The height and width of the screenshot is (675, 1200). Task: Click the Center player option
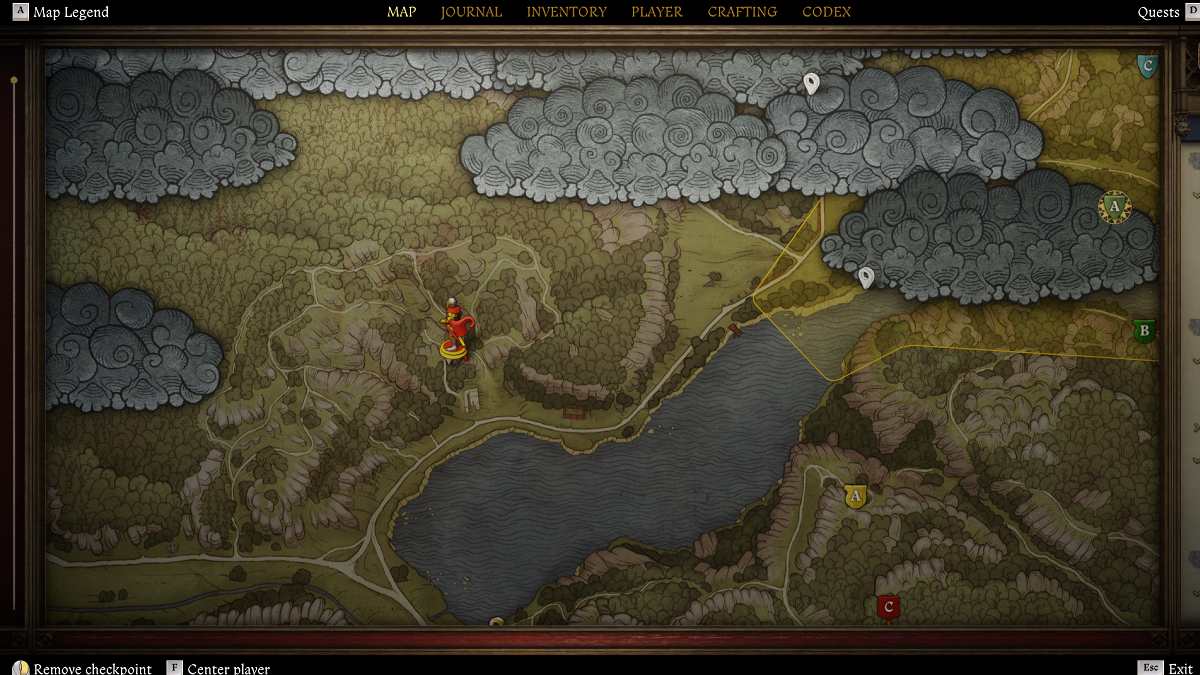(x=228, y=668)
